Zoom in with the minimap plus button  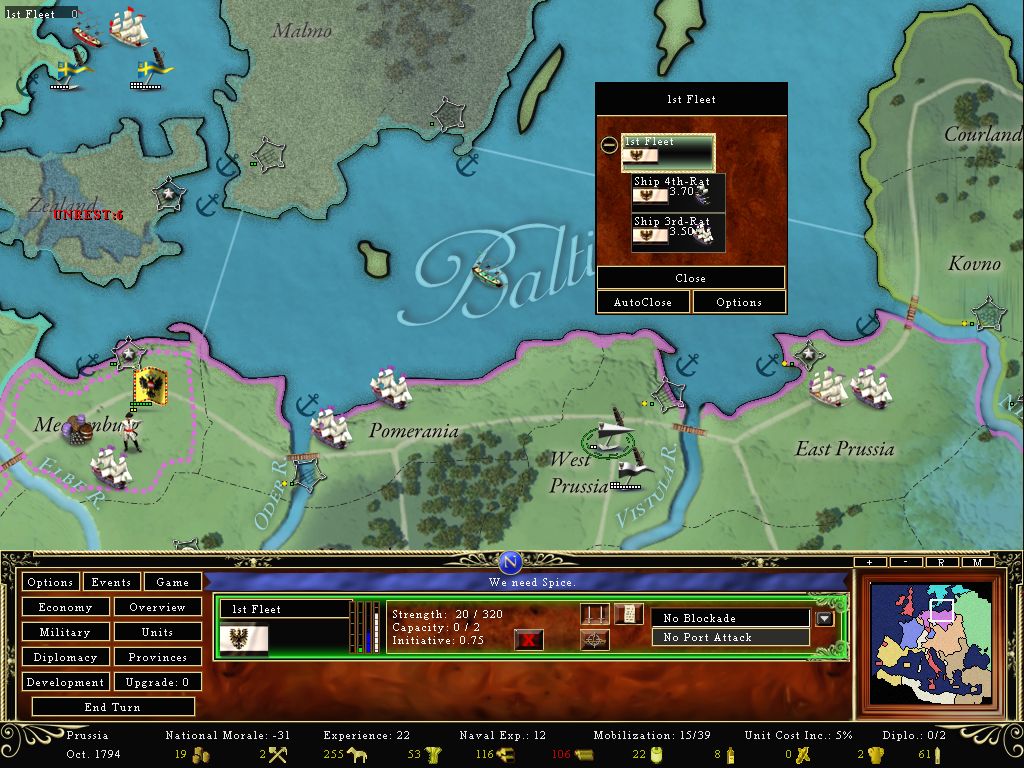point(871,563)
